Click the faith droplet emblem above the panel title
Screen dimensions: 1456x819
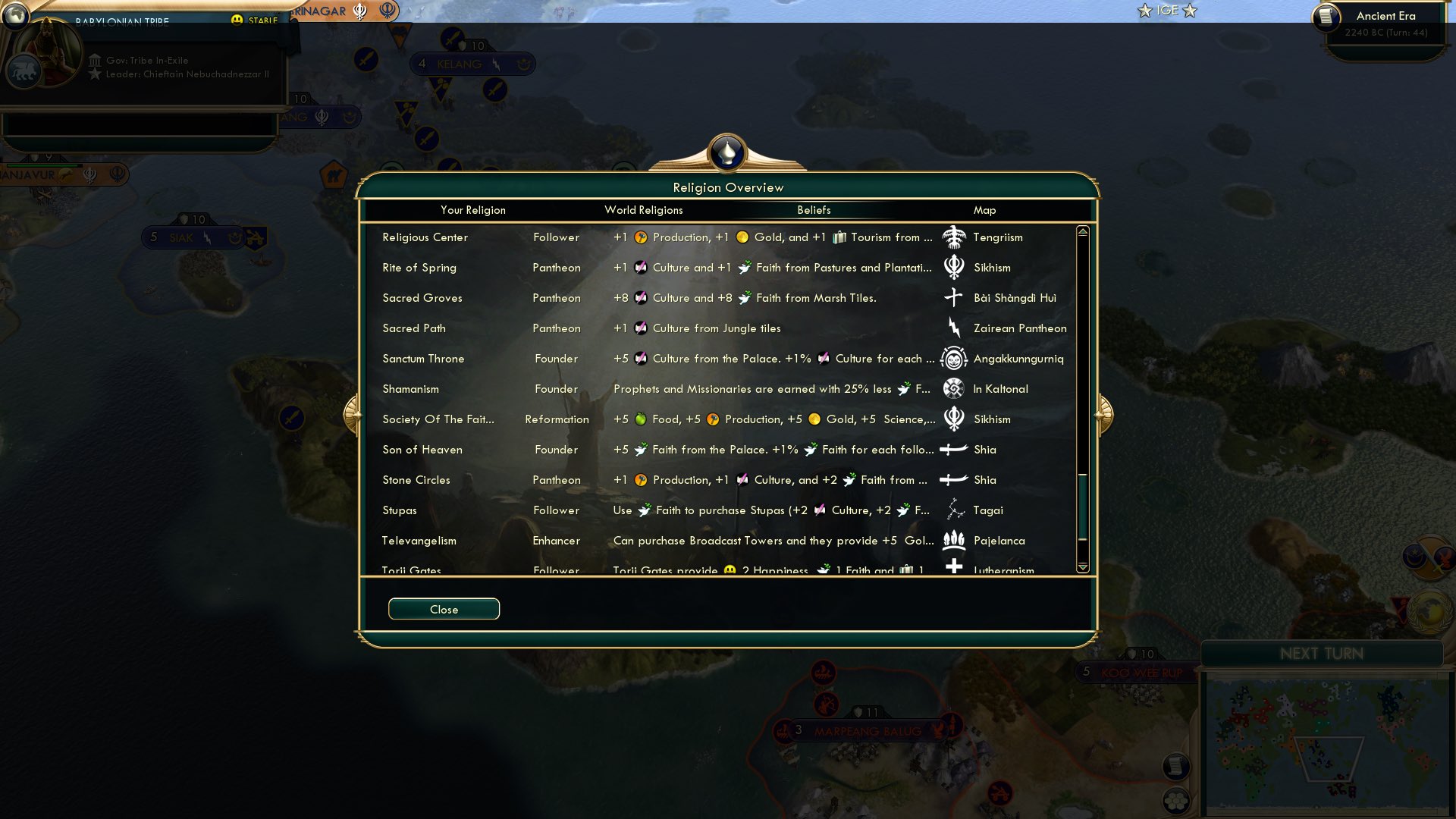coord(727,152)
